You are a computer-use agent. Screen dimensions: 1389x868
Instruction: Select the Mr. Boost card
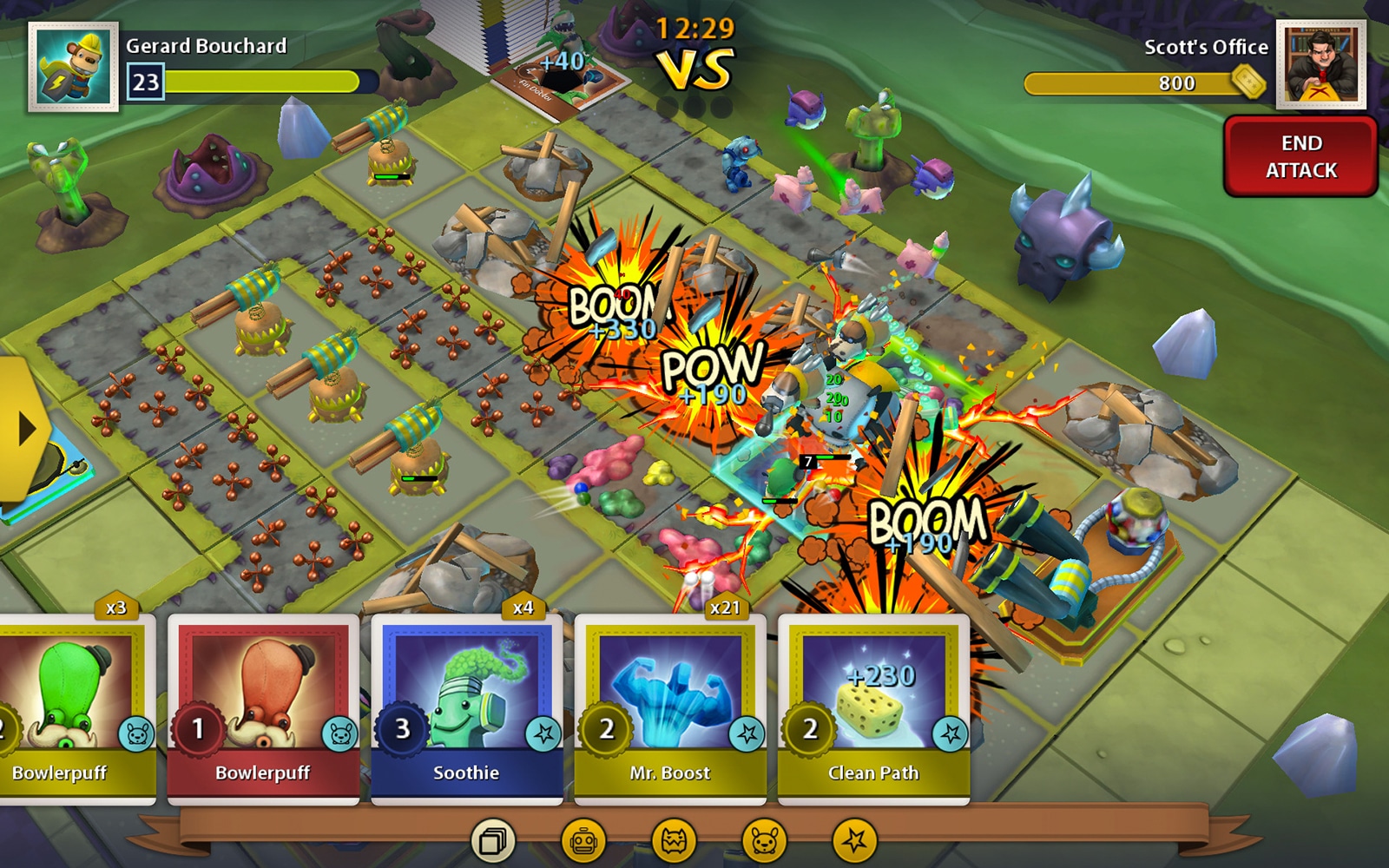670,707
